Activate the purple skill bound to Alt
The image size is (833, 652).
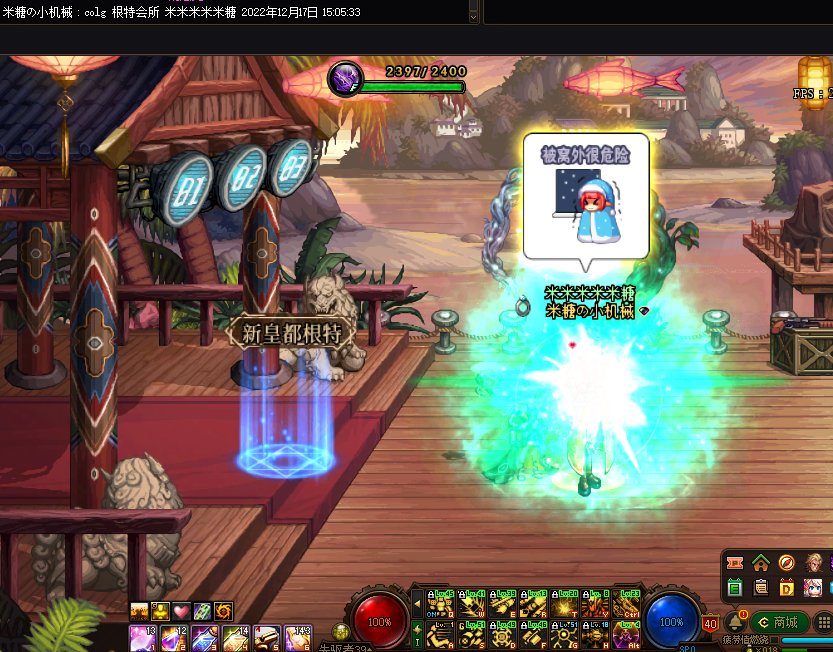click(x=627, y=636)
